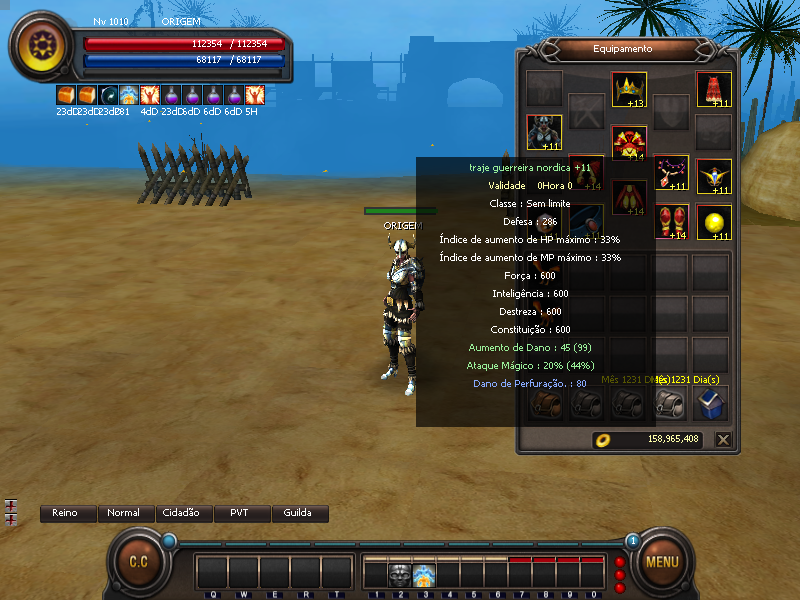Screen dimensions: 800x600
Task: Choose the Cidadão chat channel
Action: (183, 513)
